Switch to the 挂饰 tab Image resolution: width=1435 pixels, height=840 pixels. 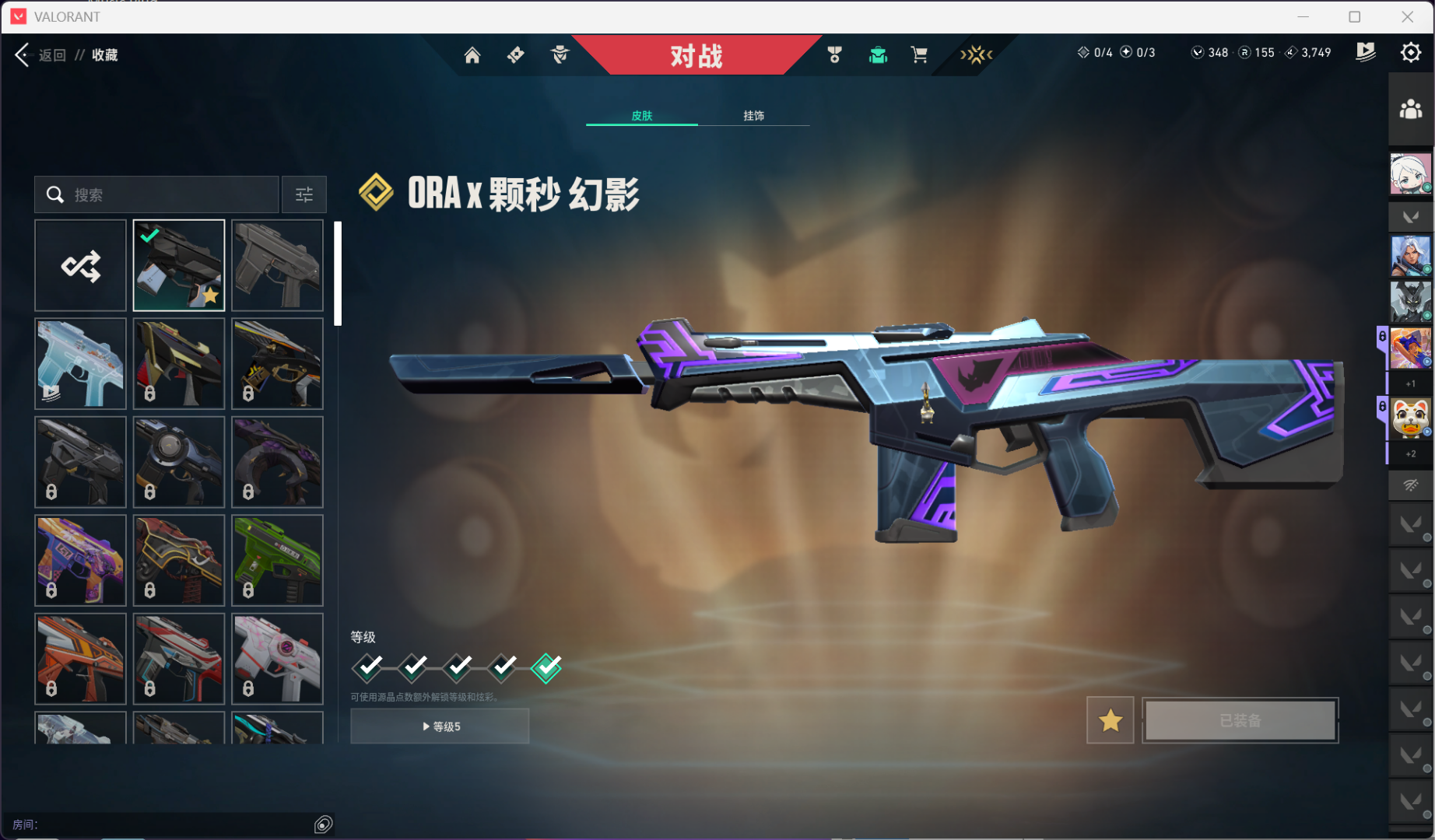753,116
